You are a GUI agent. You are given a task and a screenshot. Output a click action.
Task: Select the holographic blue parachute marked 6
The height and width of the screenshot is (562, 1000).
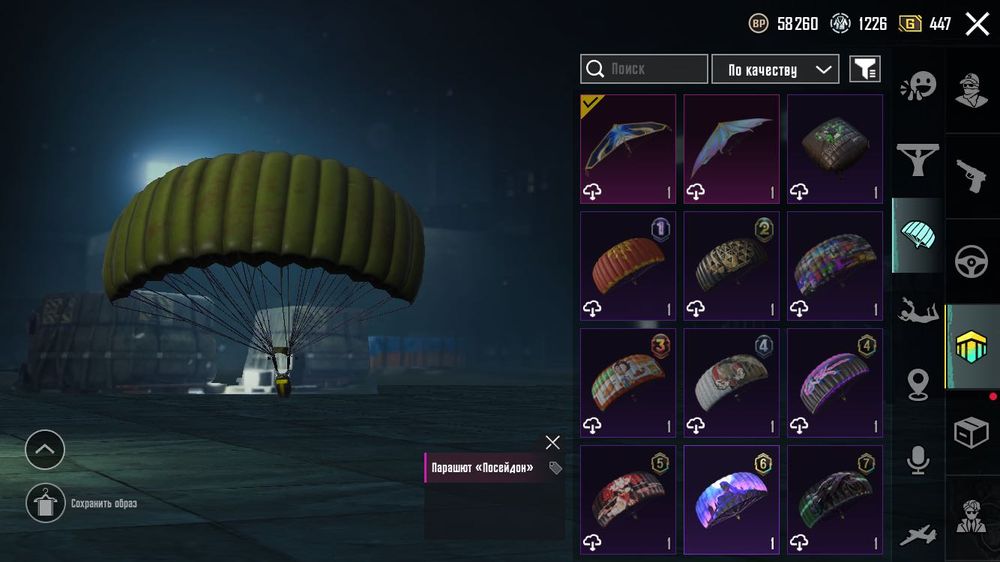731,499
